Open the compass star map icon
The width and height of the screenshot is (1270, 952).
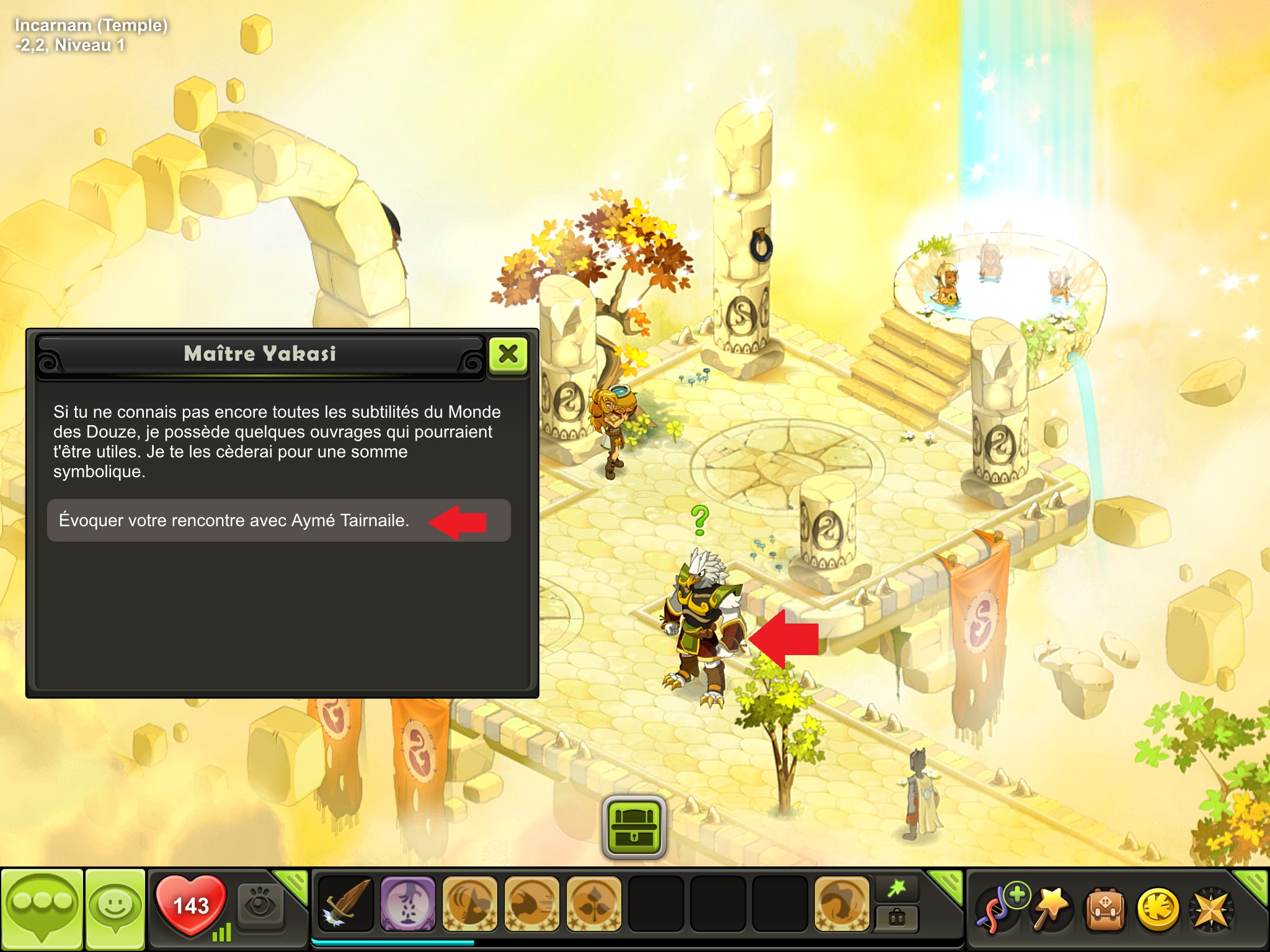click(1210, 908)
